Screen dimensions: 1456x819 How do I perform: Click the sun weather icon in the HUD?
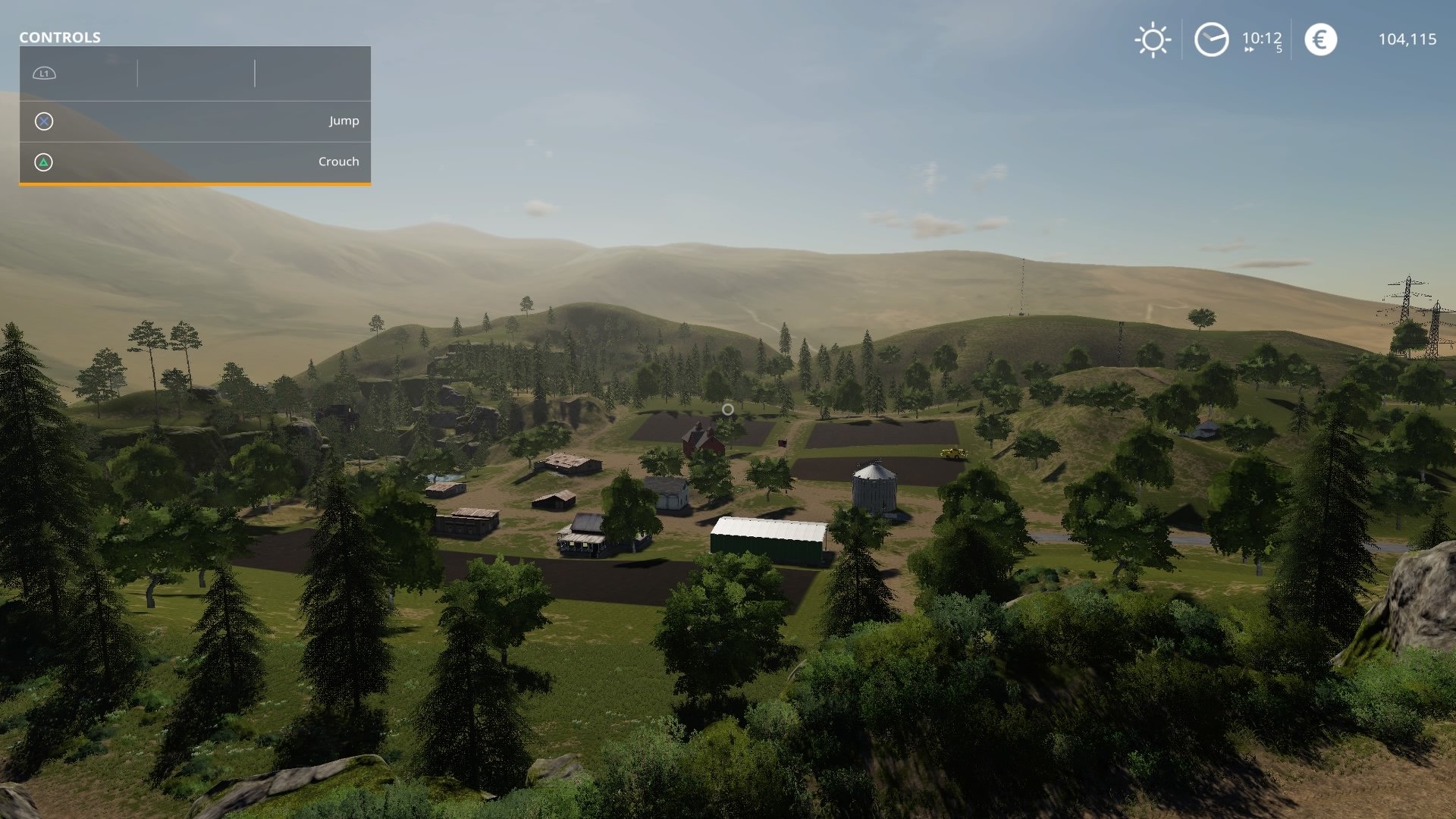[x=1152, y=39]
